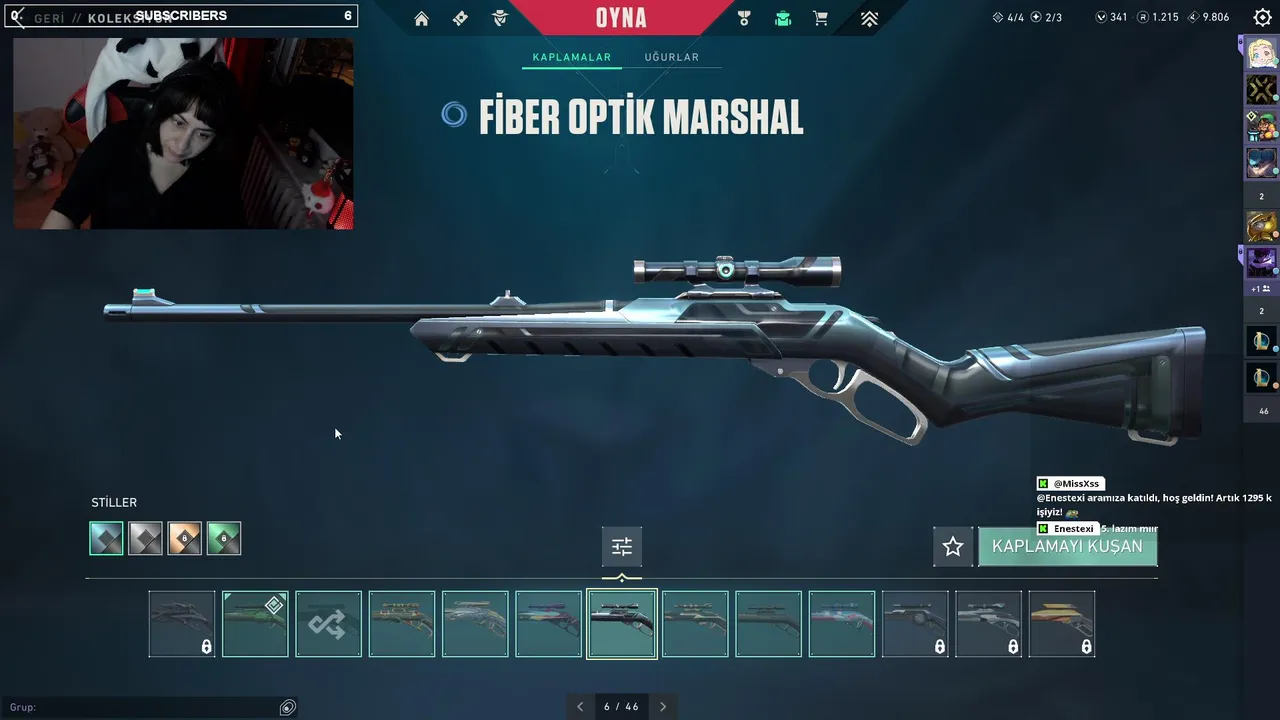Image resolution: width=1280 pixels, height=720 pixels.
Task: Choose the pink and blue Marshal thumbnail
Action: [841, 624]
